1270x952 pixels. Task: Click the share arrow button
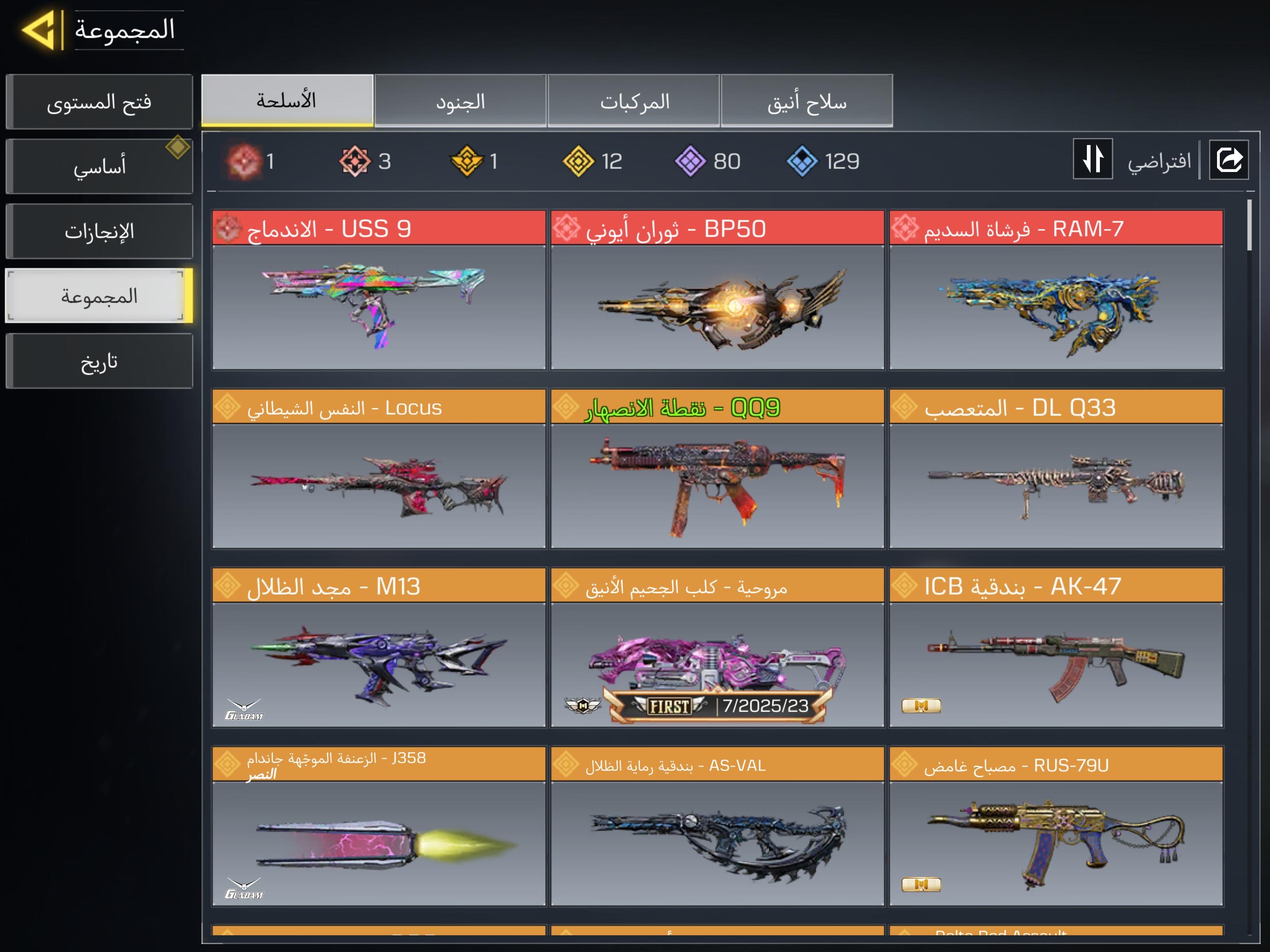coord(1228,159)
